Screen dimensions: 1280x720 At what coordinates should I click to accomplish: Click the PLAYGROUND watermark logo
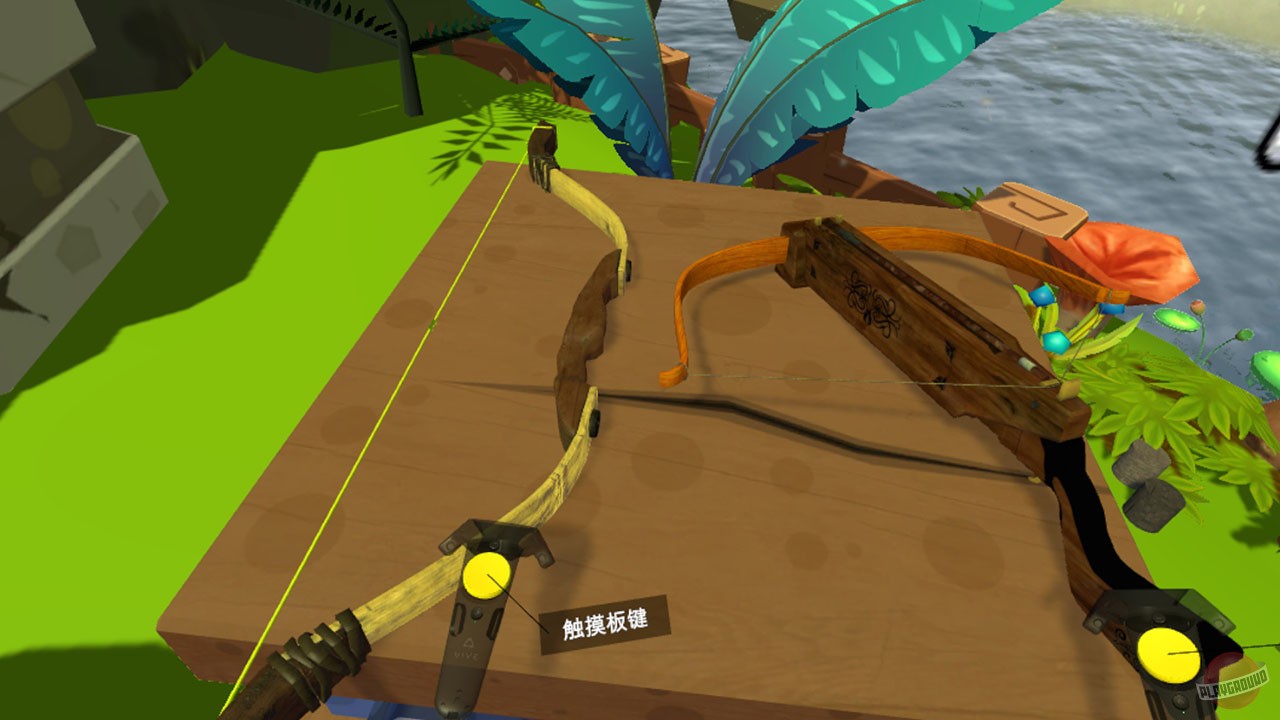tap(1233, 684)
